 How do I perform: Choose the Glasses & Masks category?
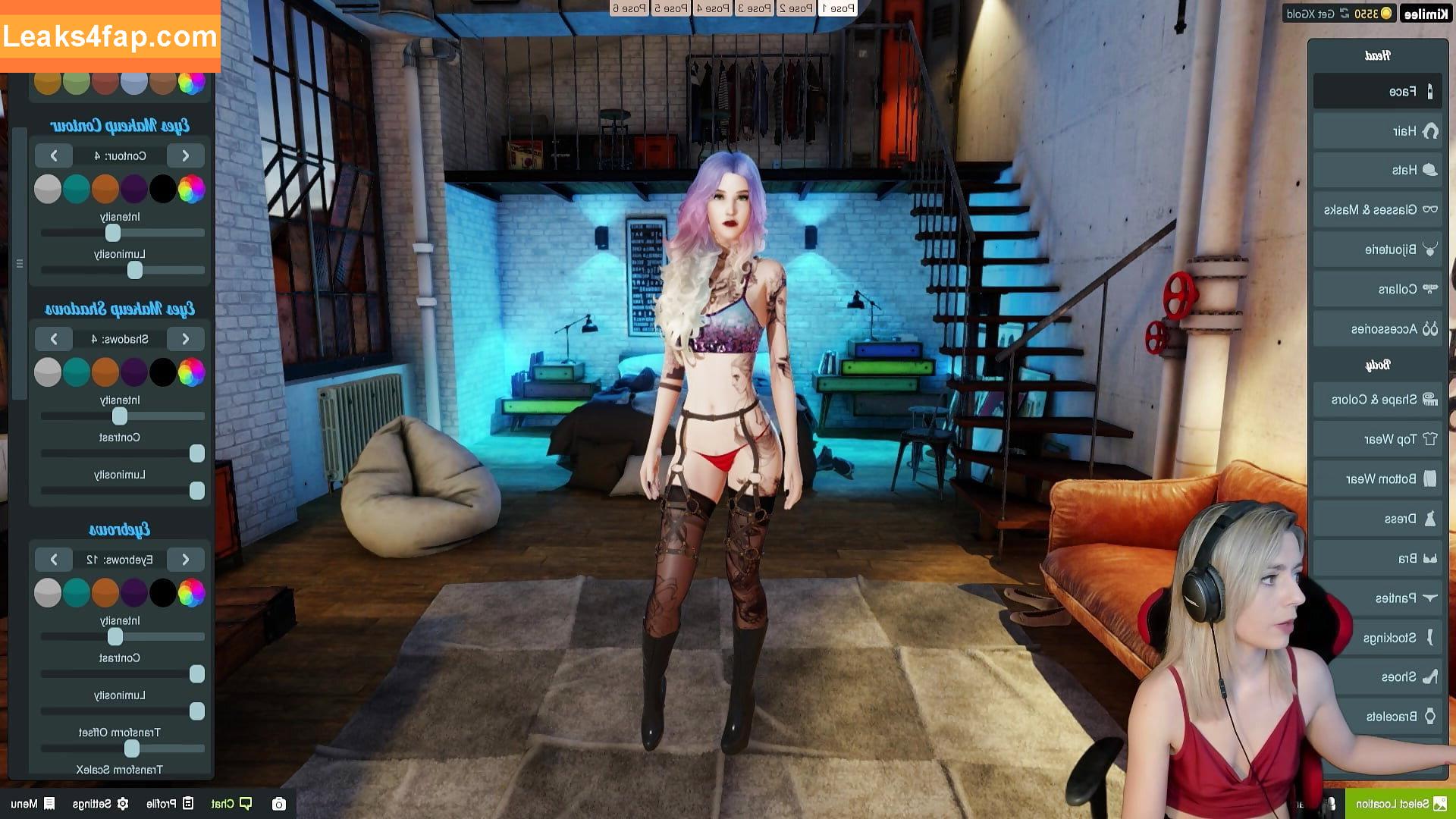pos(1376,210)
